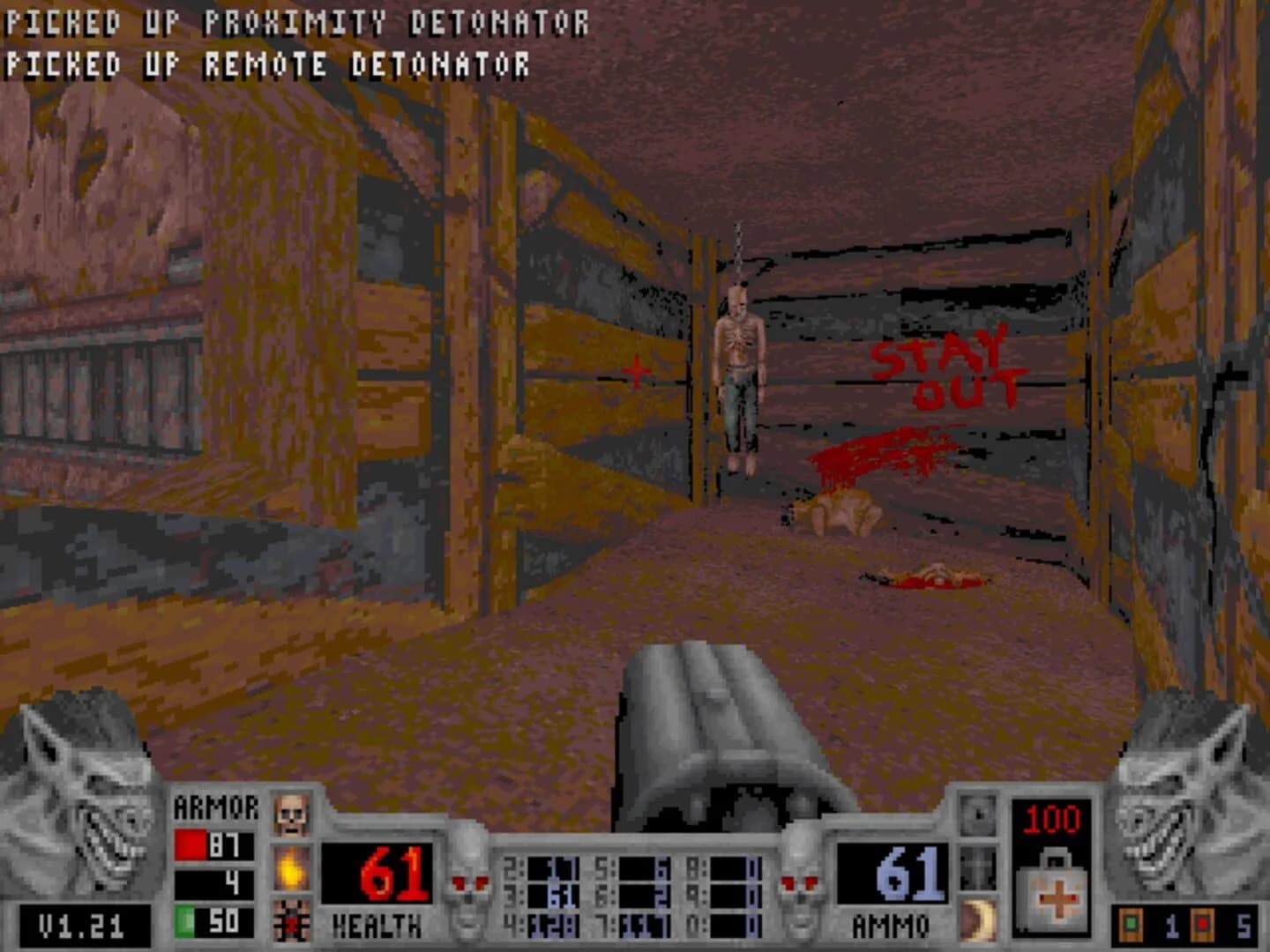The image size is (1270, 952).
Task: Click the red key slot icon
Action: coord(1203,924)
